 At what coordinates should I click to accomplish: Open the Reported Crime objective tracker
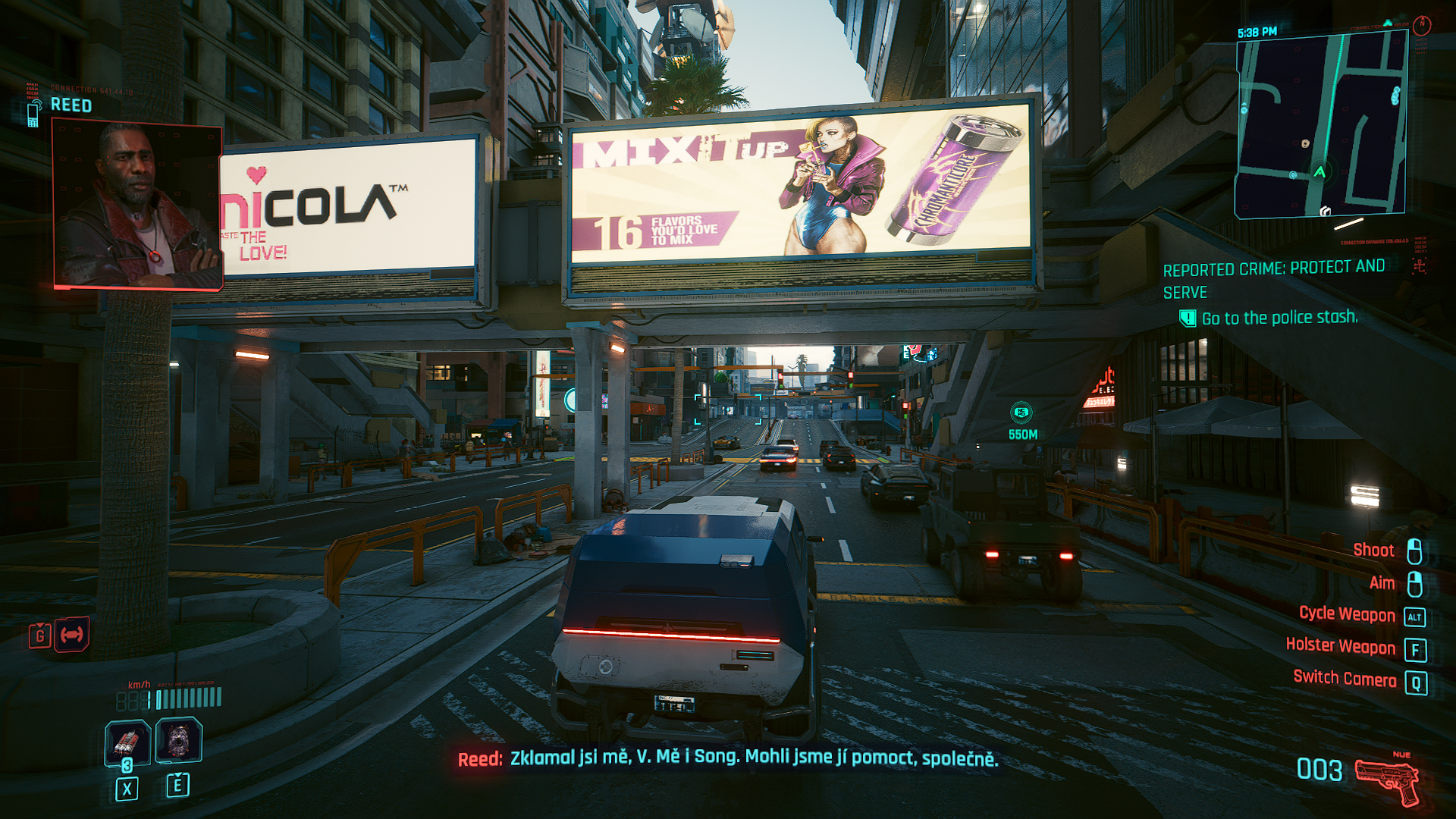click(1274, 278)
